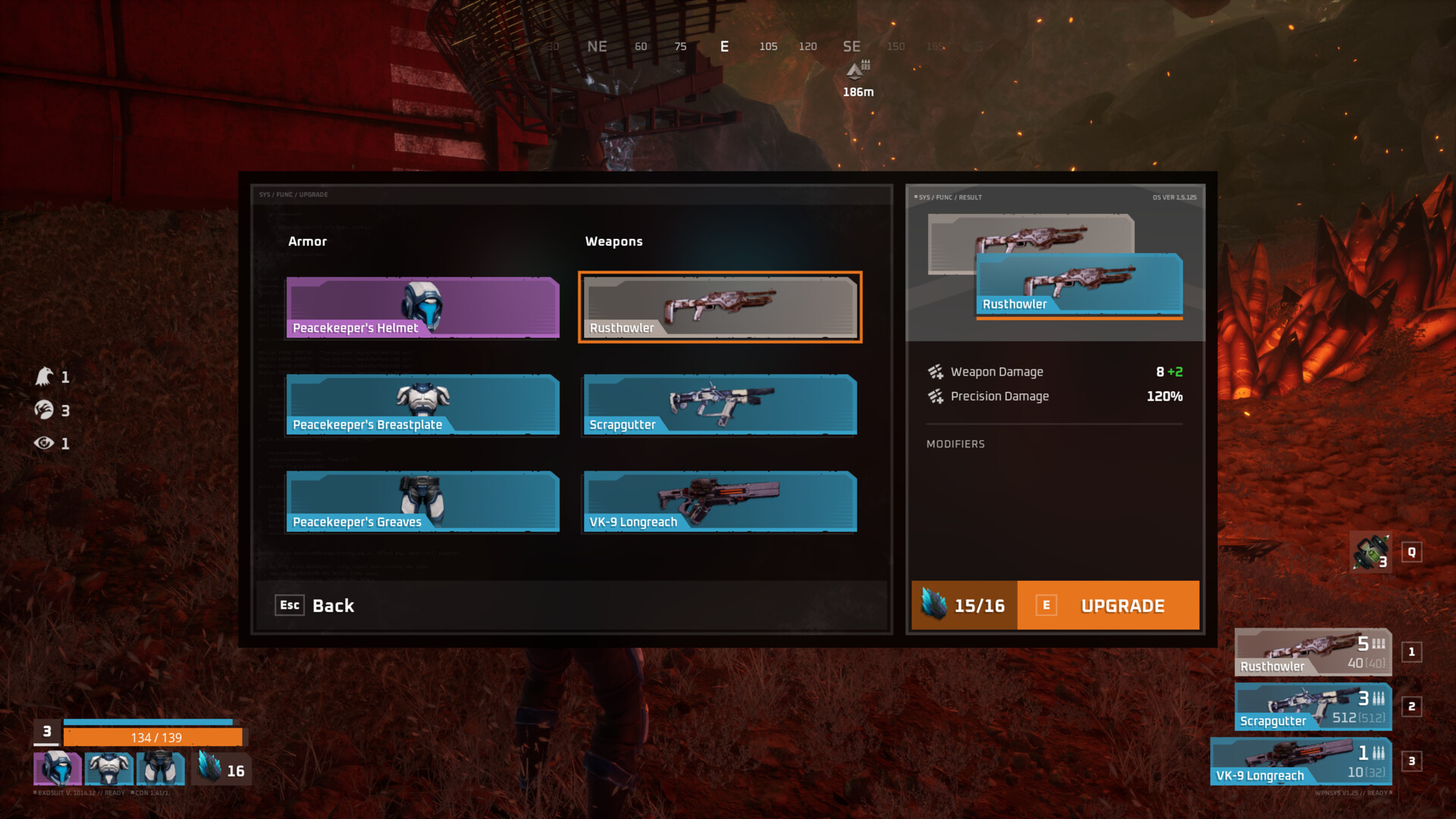Choose the Scrapgutter in the Weapons list
This screenshot has height=819, width=1456.
click(x=720, y=404)
